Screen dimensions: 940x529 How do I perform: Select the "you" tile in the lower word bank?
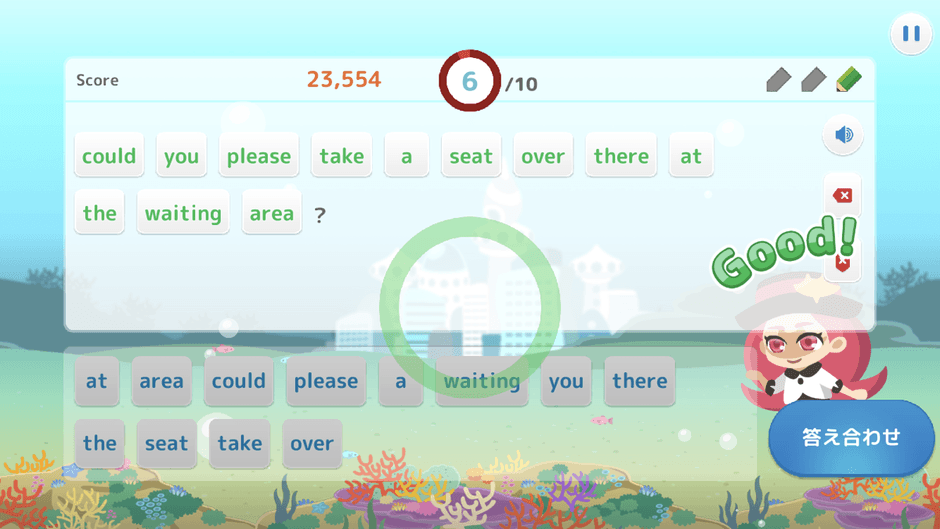pos(566,381)
